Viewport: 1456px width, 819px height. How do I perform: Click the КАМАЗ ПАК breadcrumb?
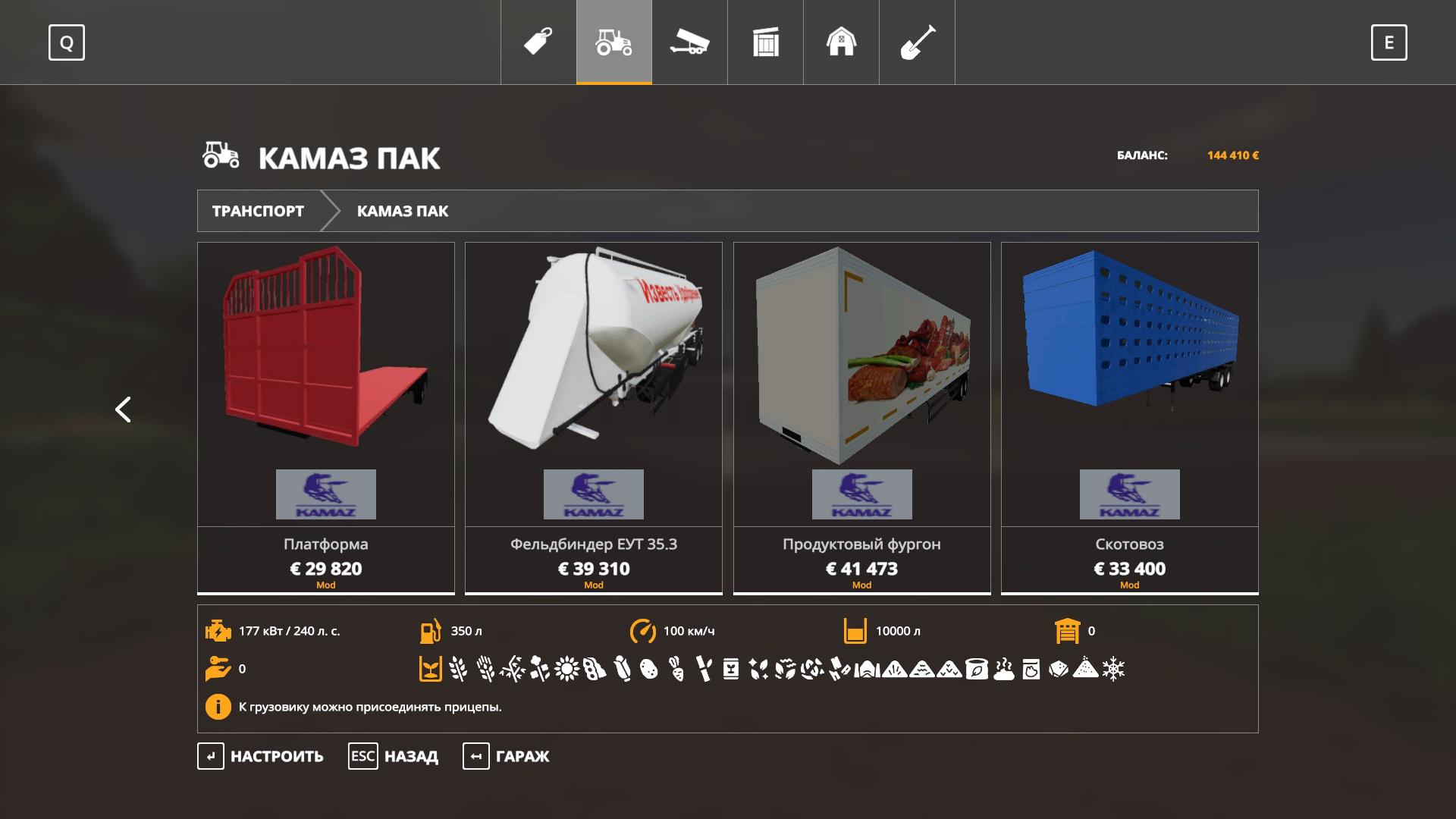403,211
